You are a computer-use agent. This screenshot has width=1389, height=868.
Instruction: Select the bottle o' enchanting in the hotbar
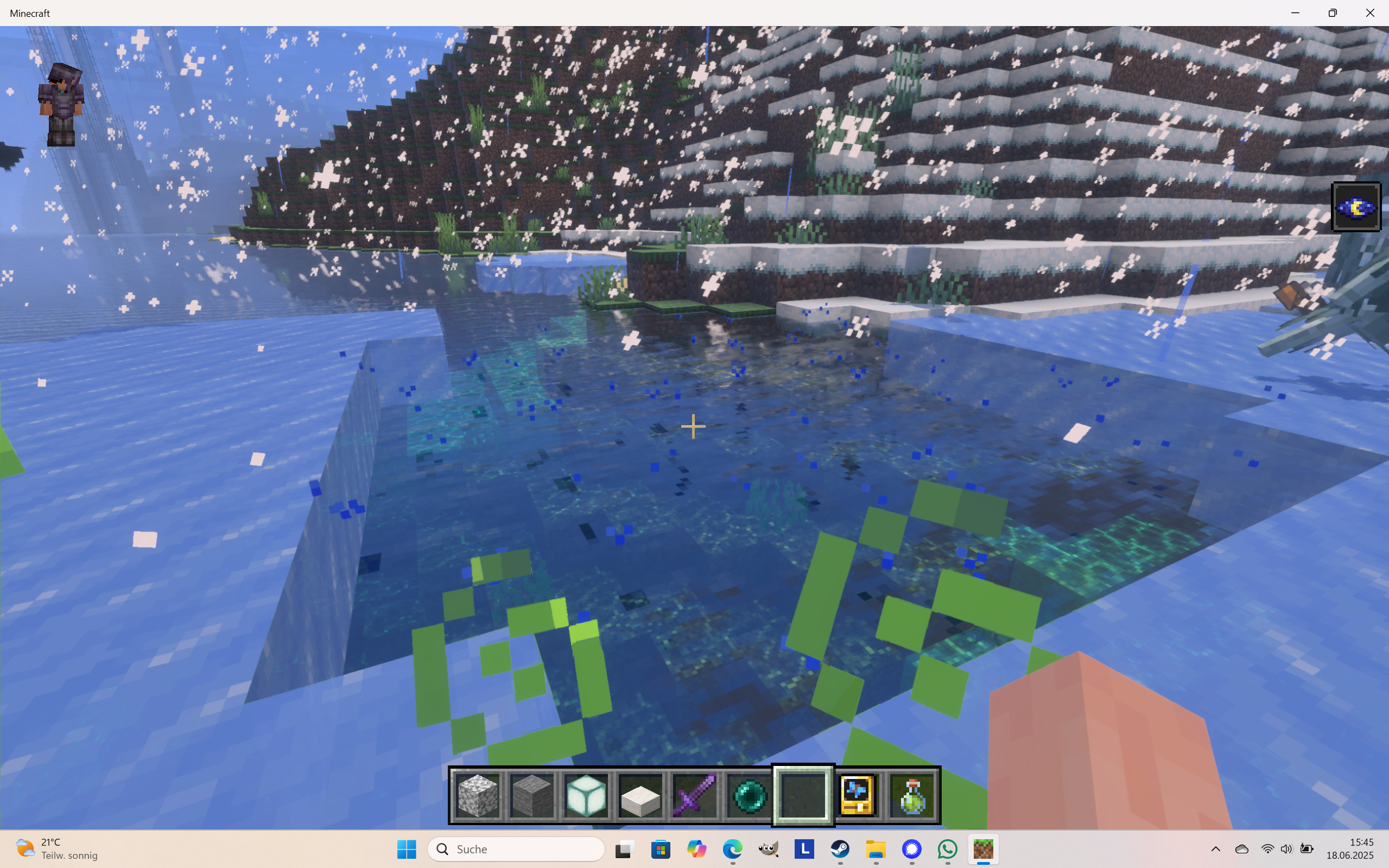click(912, 795)
